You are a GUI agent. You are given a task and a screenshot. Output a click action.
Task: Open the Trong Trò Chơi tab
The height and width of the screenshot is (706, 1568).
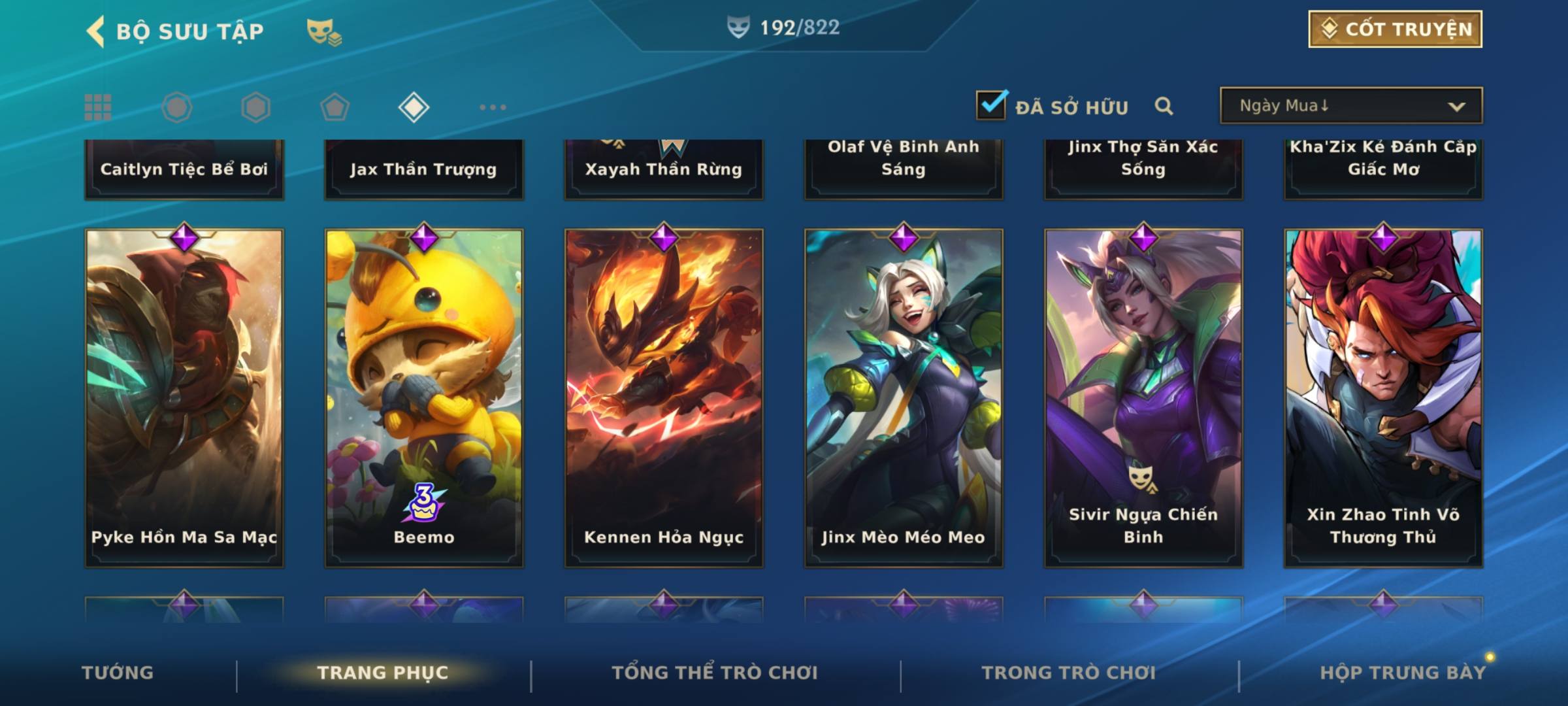(x=1069, y=673)
